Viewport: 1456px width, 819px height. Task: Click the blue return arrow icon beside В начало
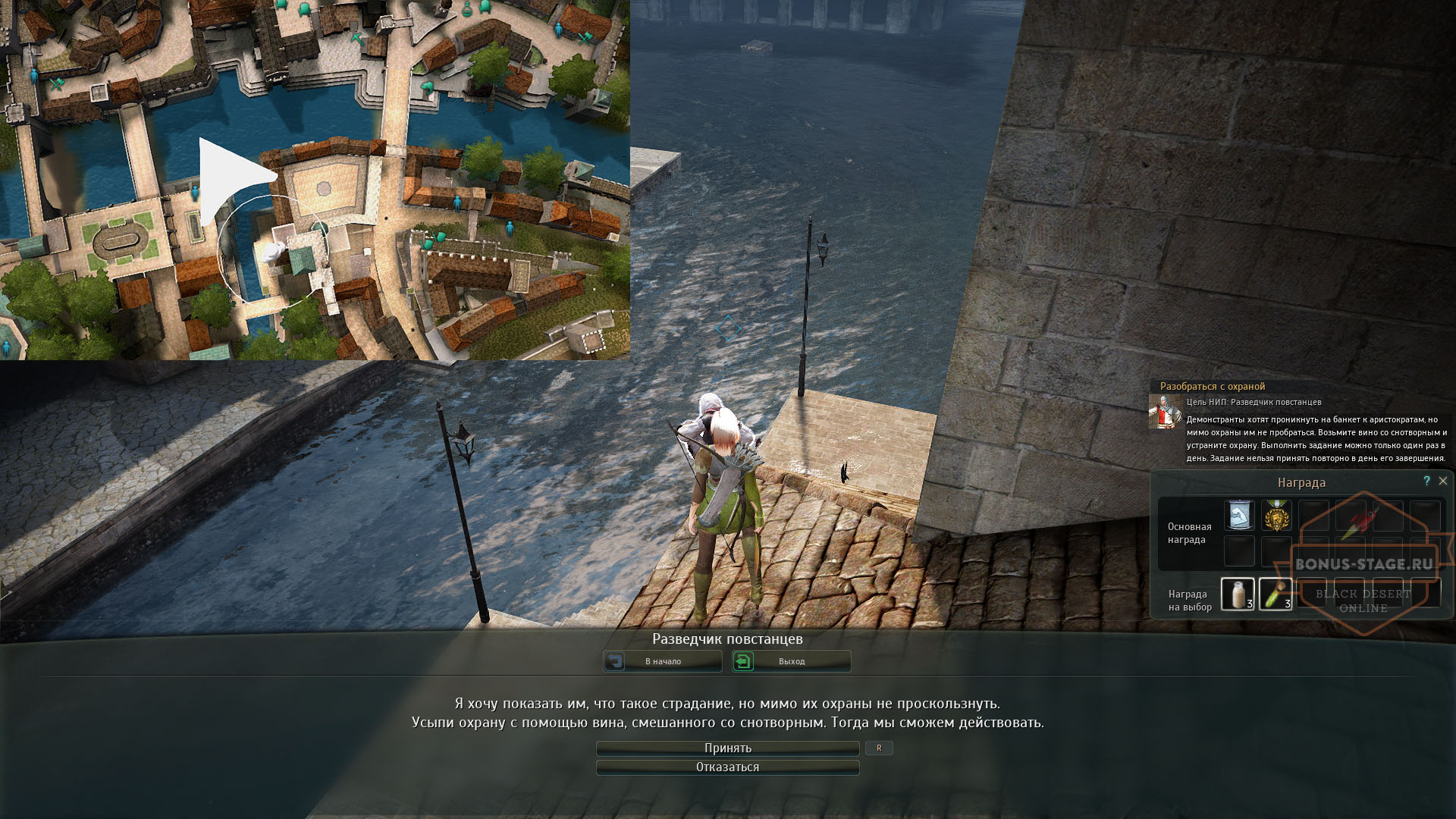click(x=616, y=661)
